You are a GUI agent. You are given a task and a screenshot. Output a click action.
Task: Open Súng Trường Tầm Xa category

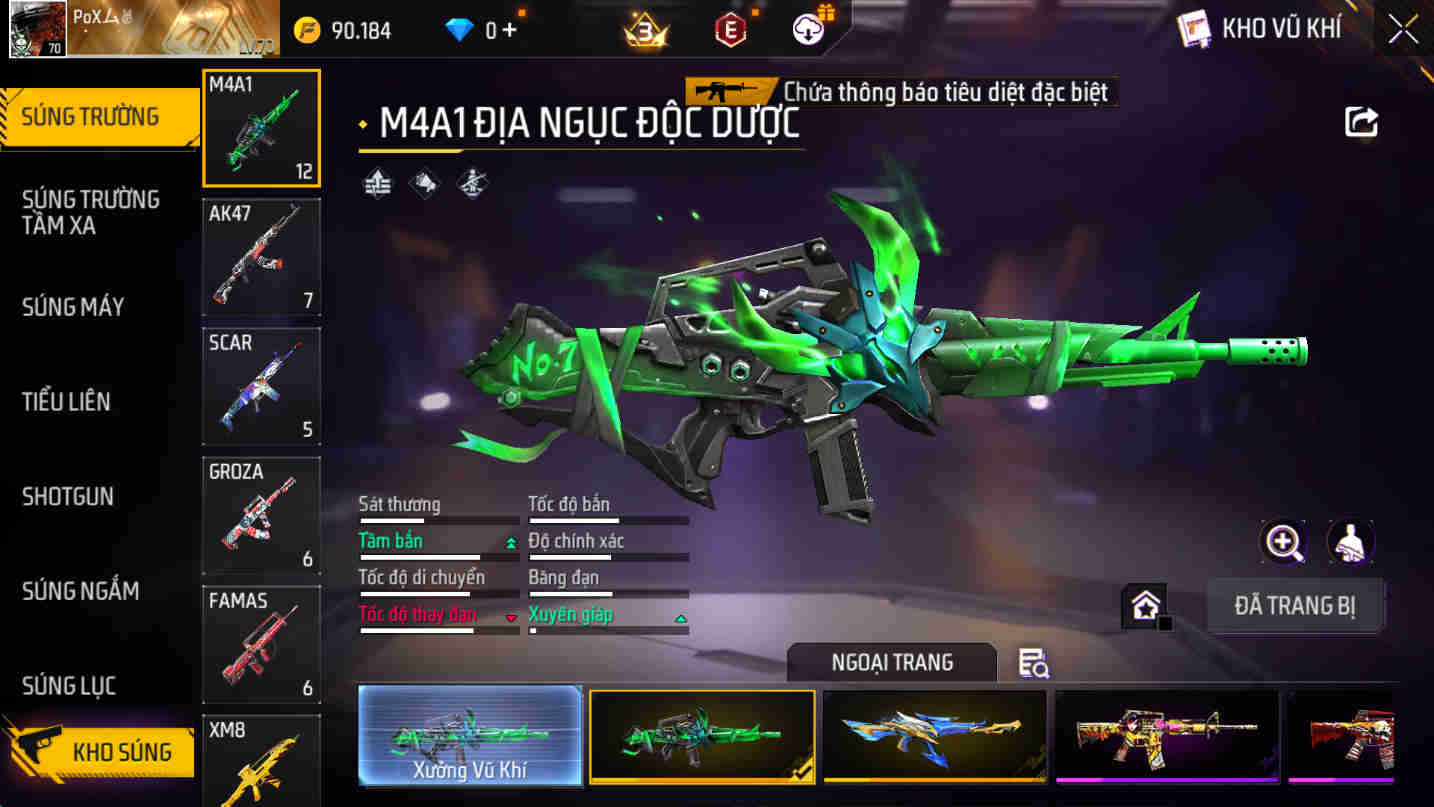pos(90,212)
